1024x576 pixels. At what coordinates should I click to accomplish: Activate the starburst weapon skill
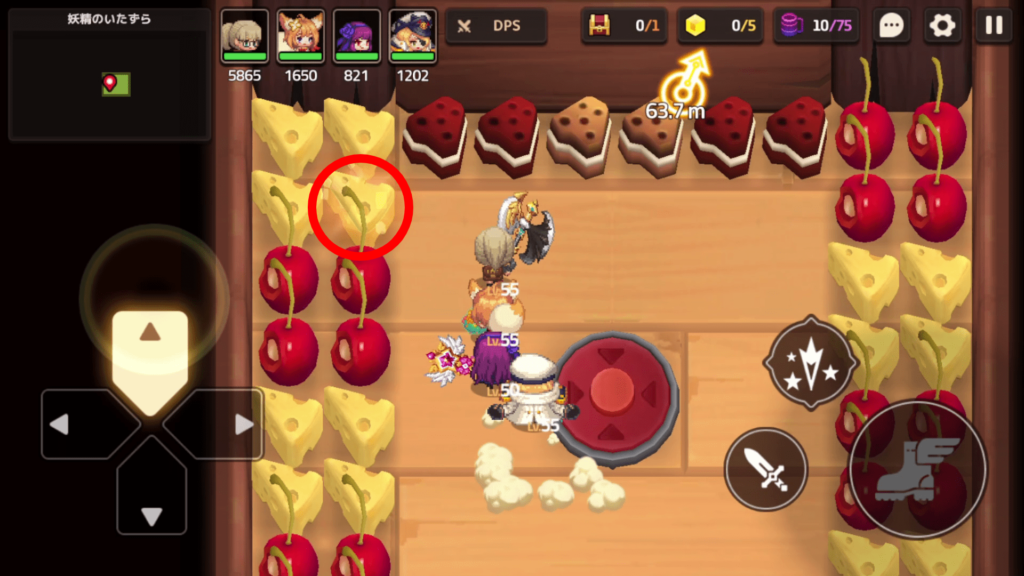pos(809,362)
